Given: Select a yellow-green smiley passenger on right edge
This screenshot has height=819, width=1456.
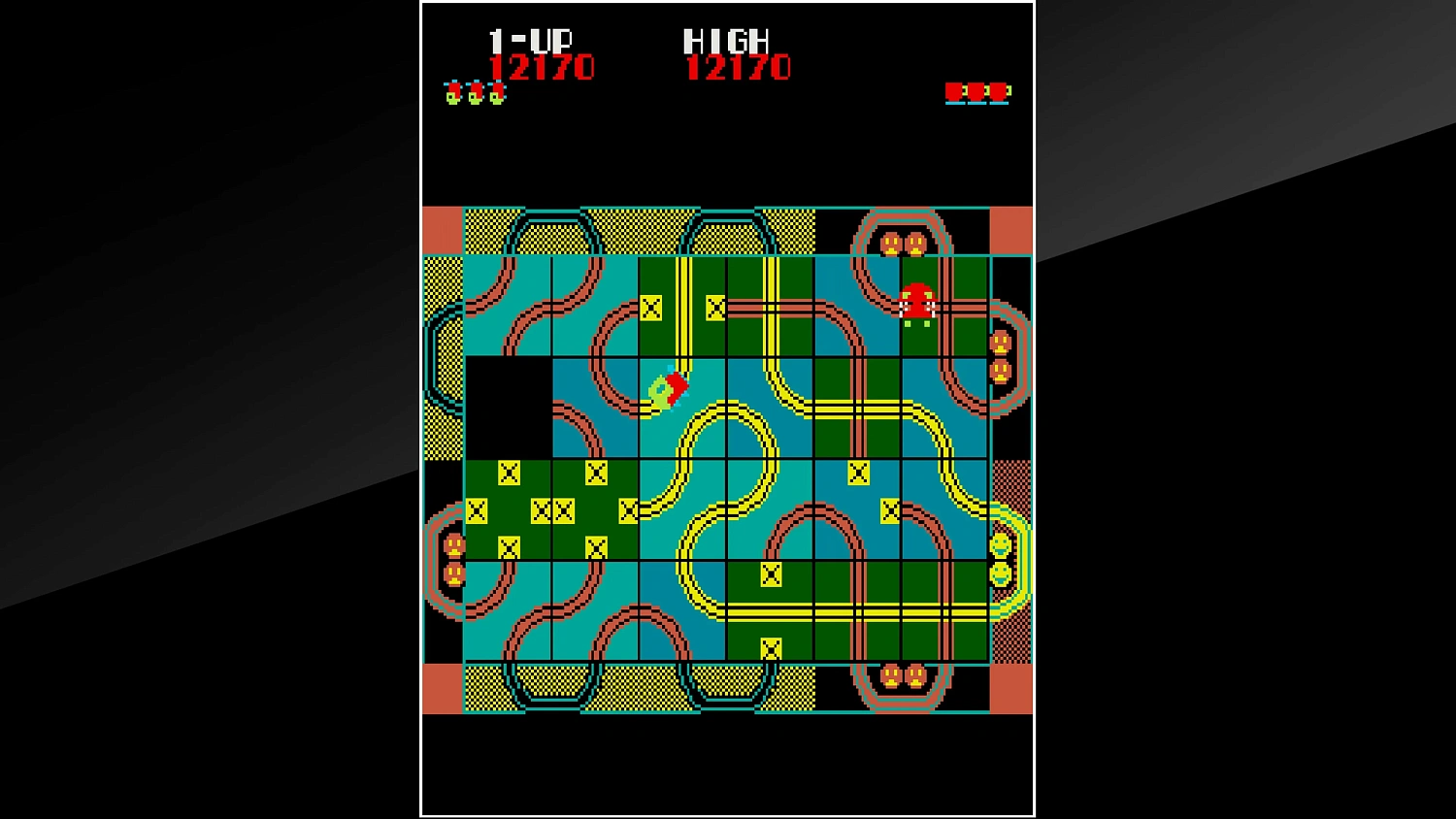Looking at the screenshot, I should point(999,543).
